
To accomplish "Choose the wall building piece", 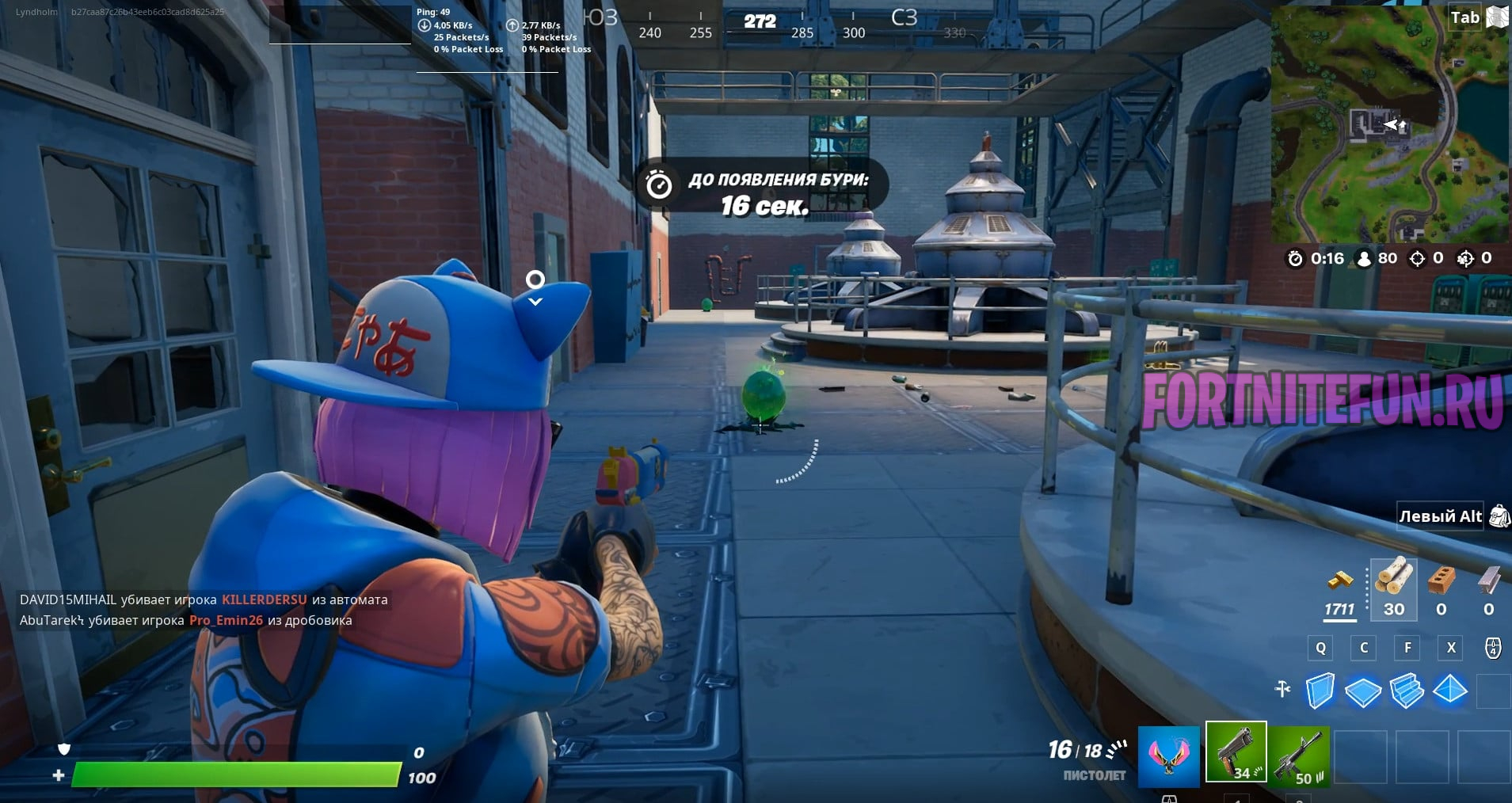I will [1320, 690].
